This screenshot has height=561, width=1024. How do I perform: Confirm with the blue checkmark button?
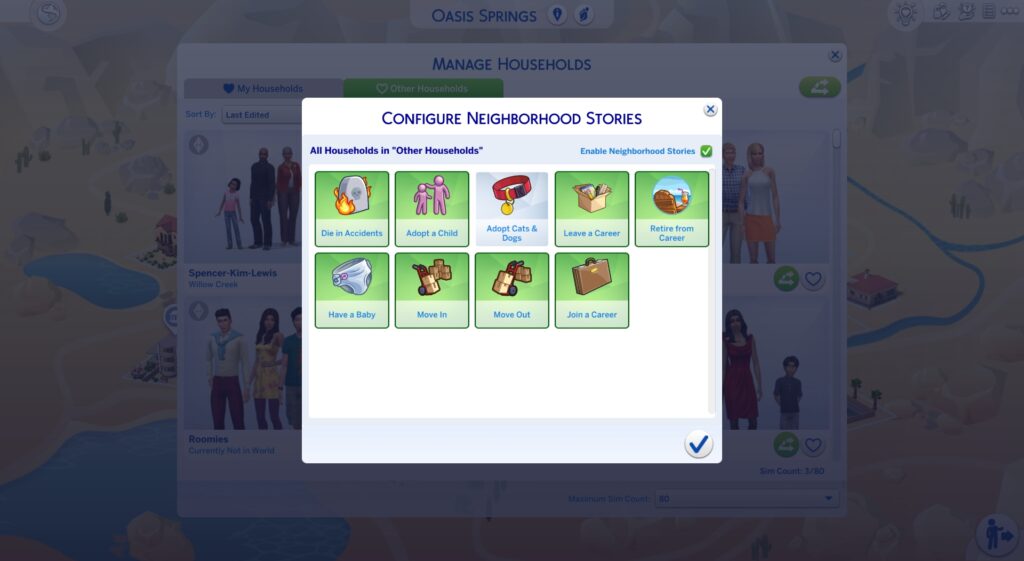coord(699,444)
